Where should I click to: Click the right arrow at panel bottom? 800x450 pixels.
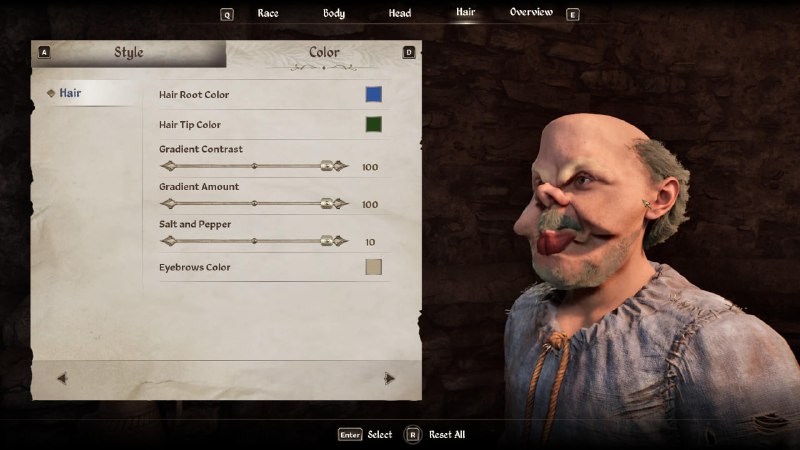(x=389, y=378)
